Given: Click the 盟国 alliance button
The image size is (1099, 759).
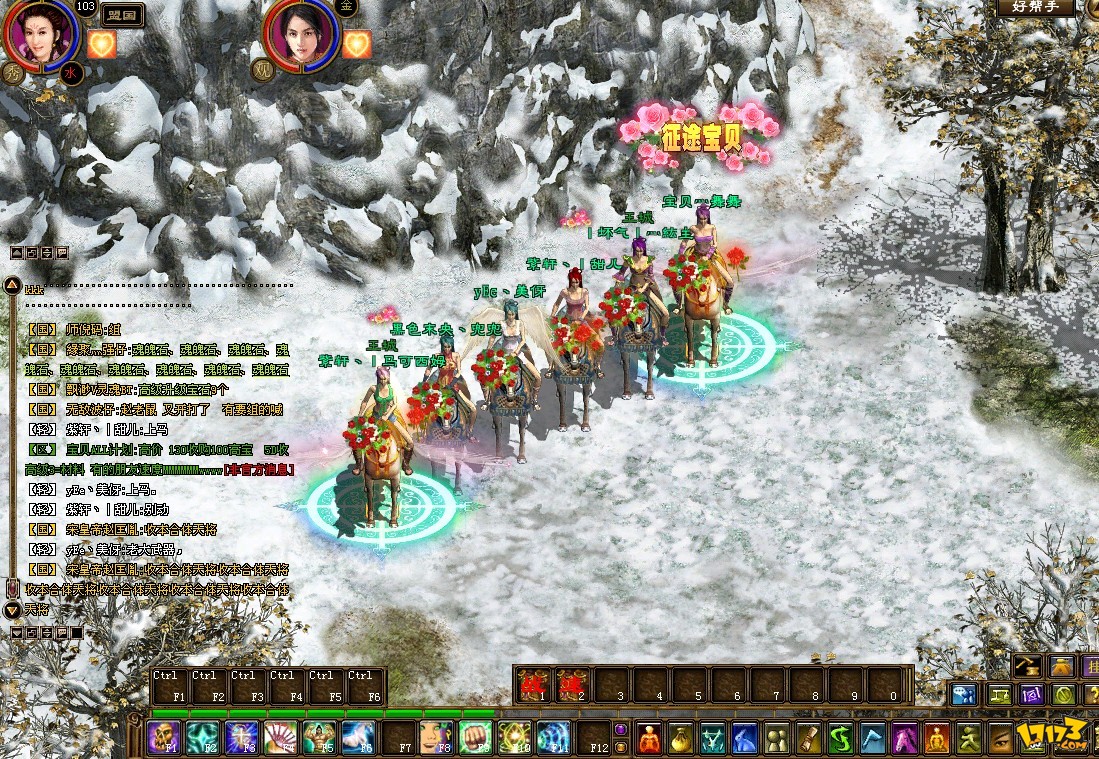Looking at the screenshot, I should pos(123,15).
